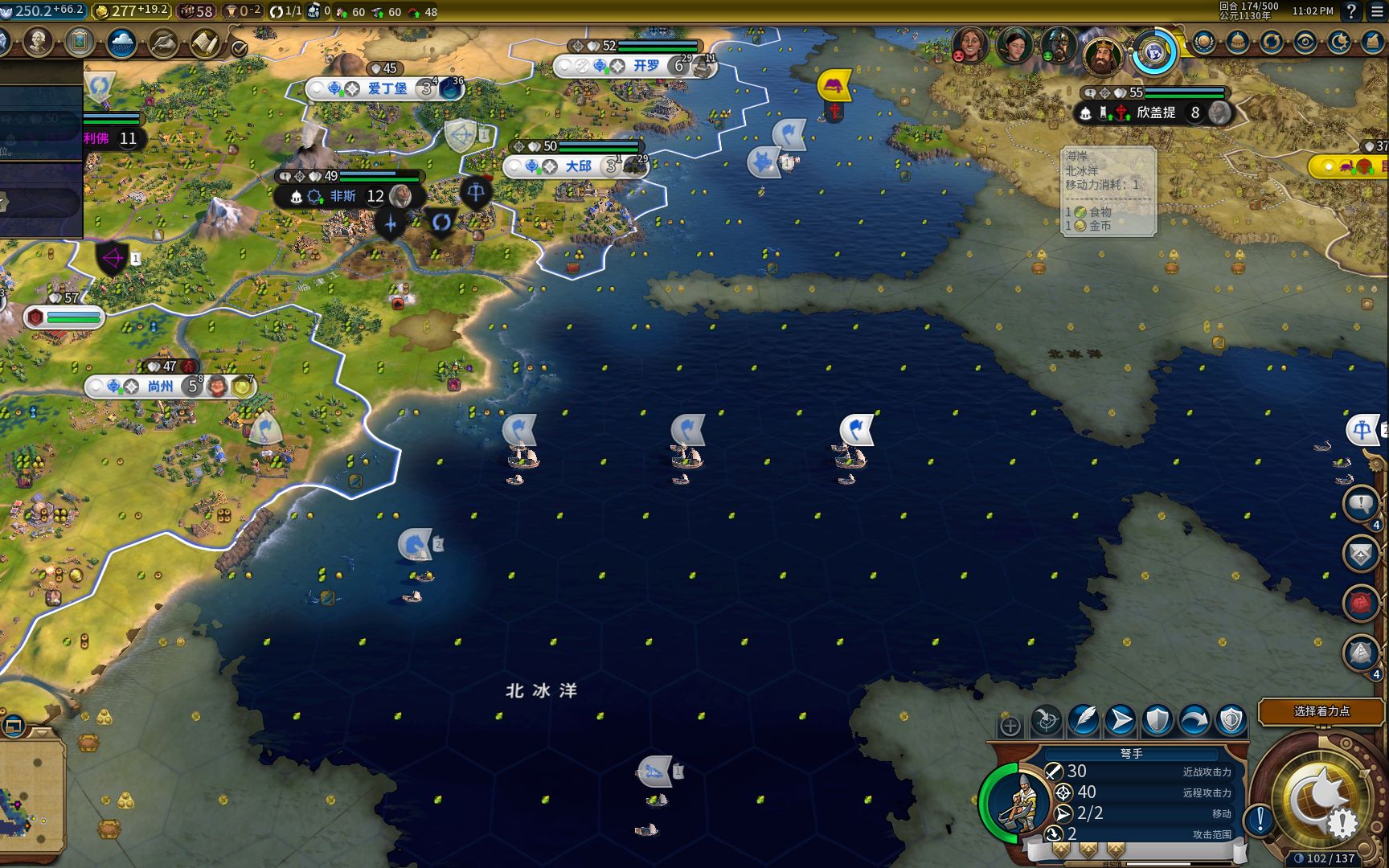1389x868 pixels.
Task: Open the main game menu (hamburger icon)
Action: tap(1374, 11)
